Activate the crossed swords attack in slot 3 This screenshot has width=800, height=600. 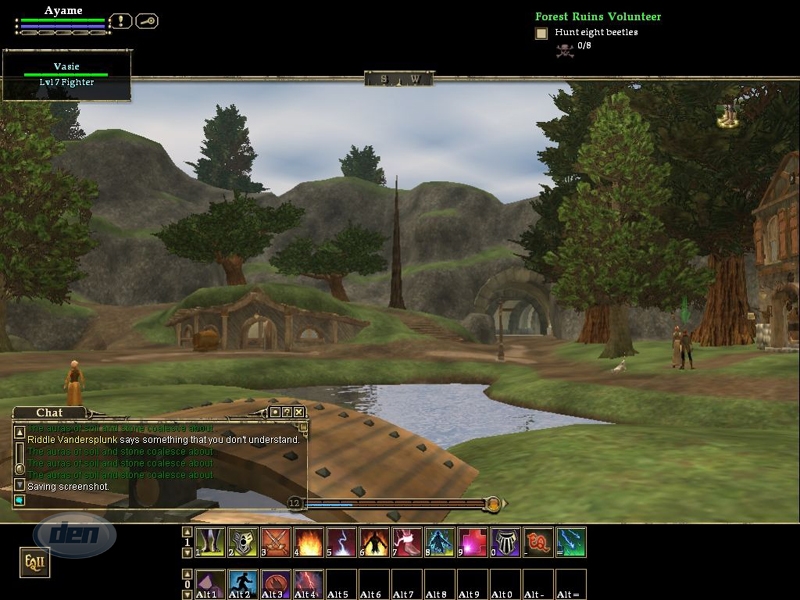275,542
